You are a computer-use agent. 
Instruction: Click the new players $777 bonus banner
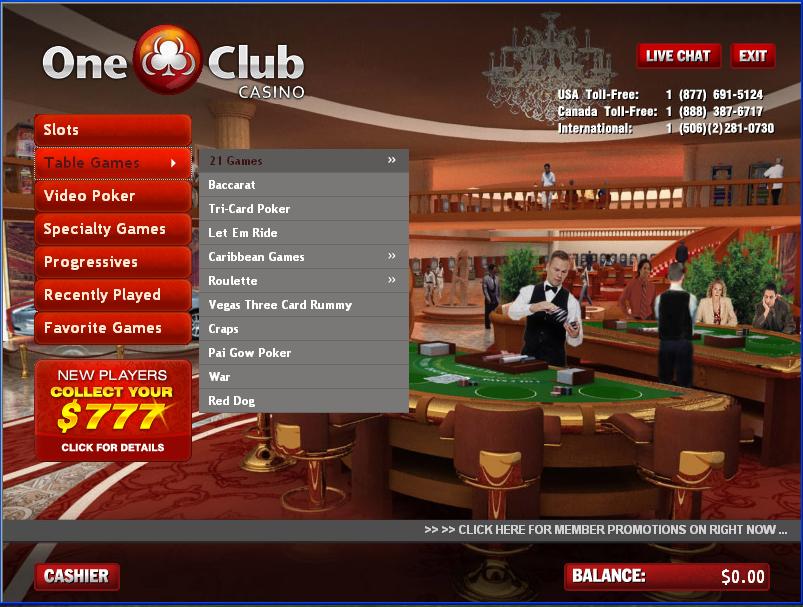112,411
